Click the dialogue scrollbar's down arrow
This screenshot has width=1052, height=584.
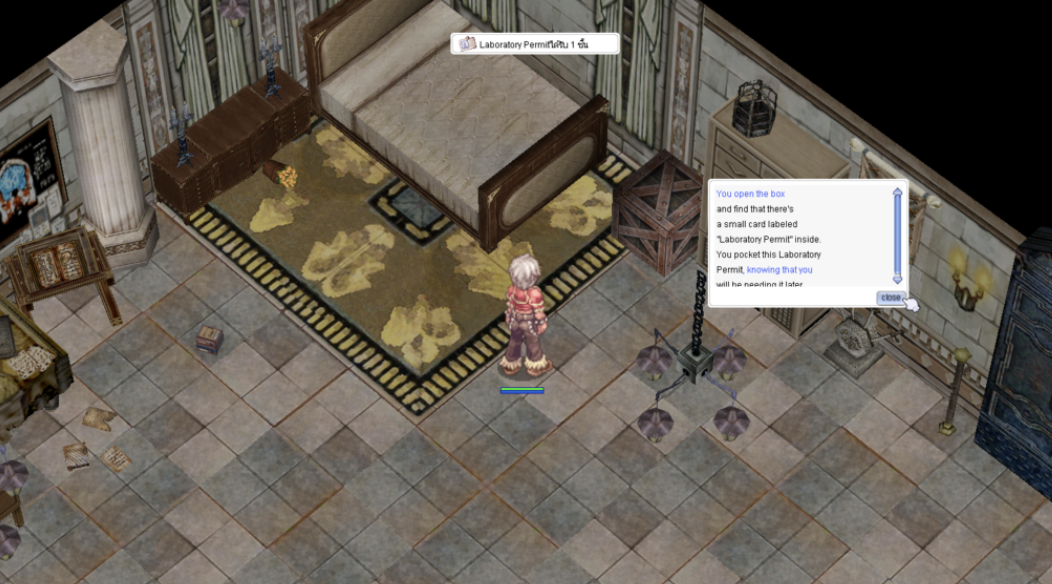coord(897,279)
